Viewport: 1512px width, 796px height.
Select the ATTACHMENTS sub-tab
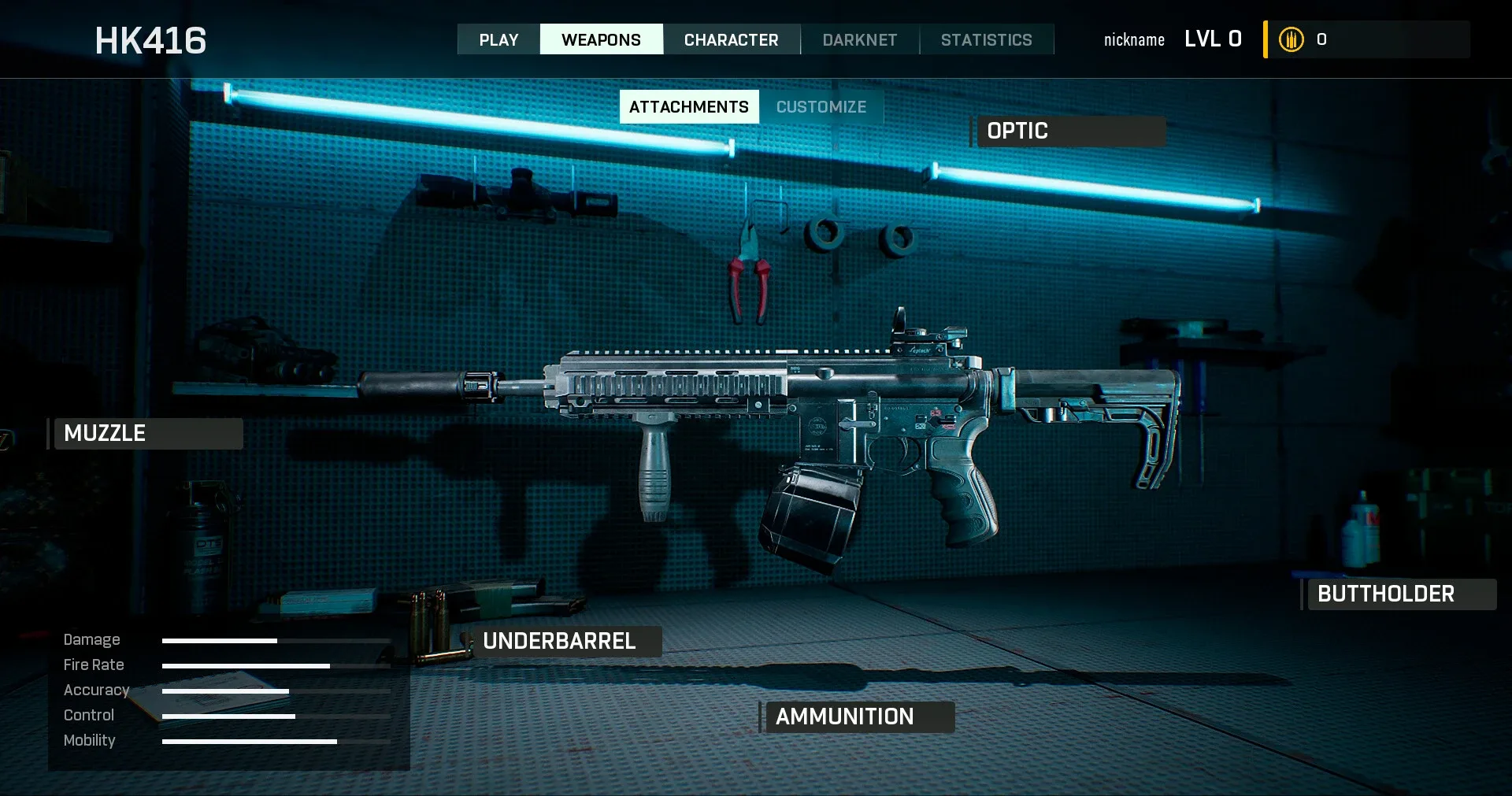point(689,107)
